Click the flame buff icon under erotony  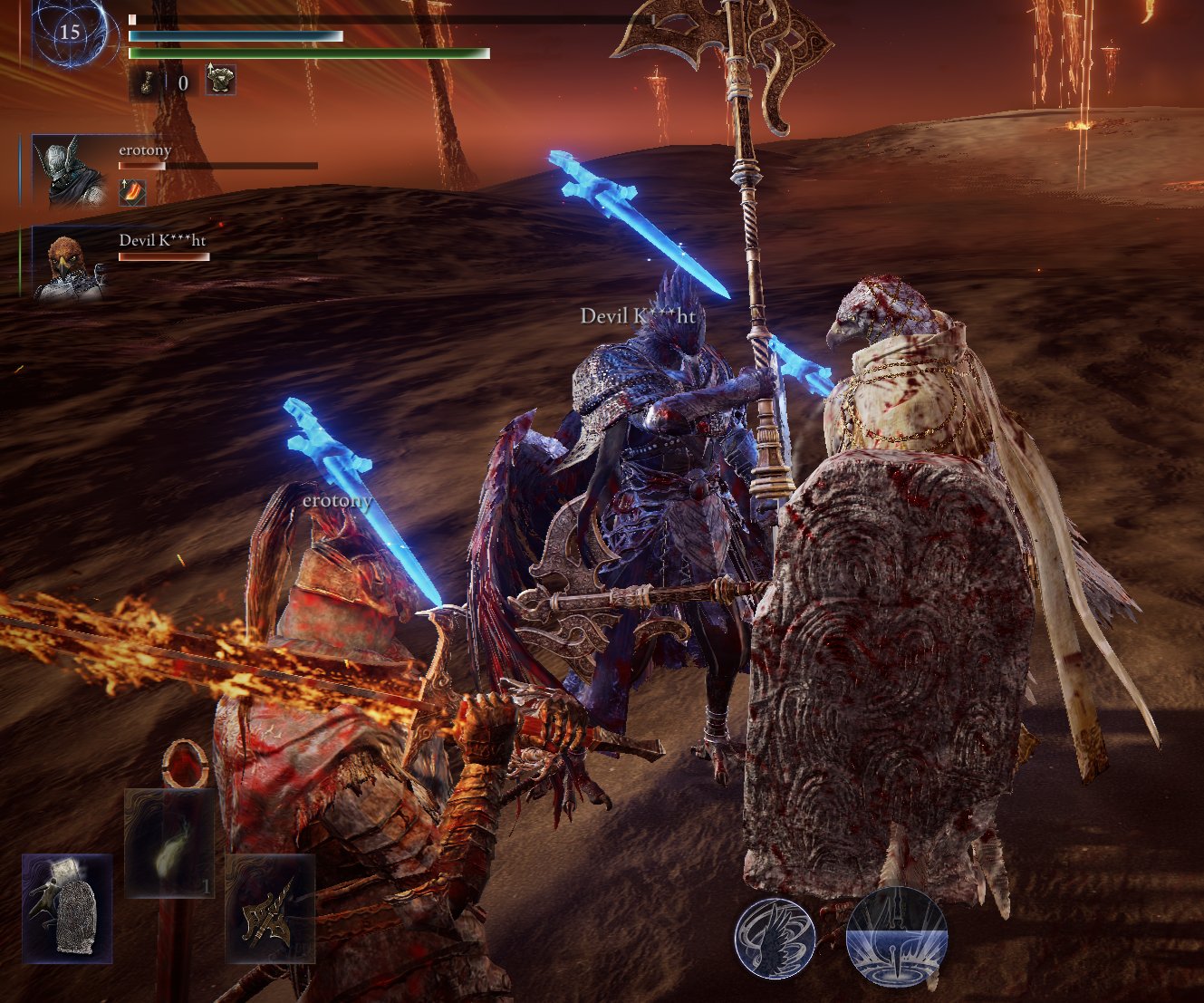pos(132,192)
